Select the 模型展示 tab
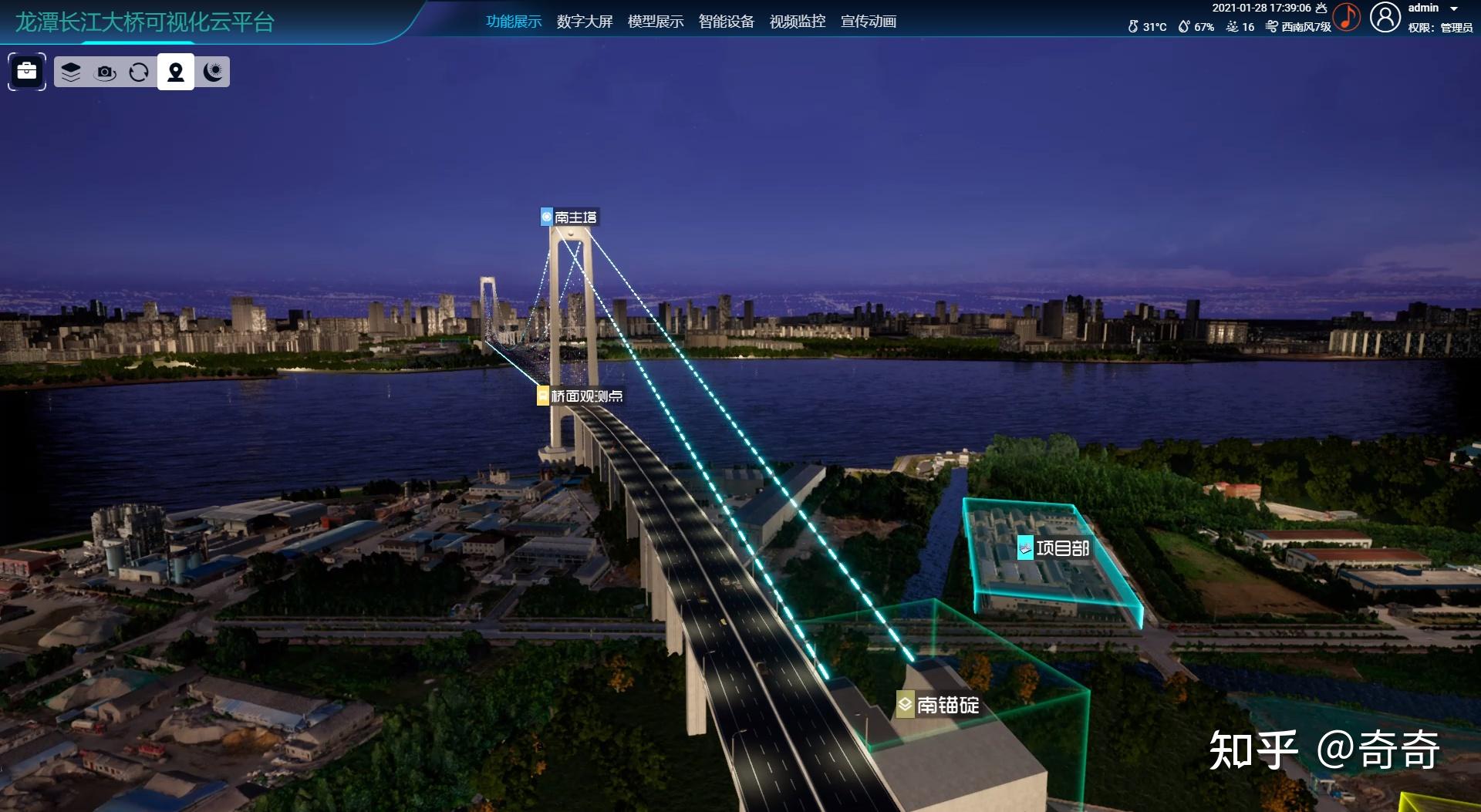Image resolution: width=1481 pixels, height=812 pixels. click(x=656, y=22)
